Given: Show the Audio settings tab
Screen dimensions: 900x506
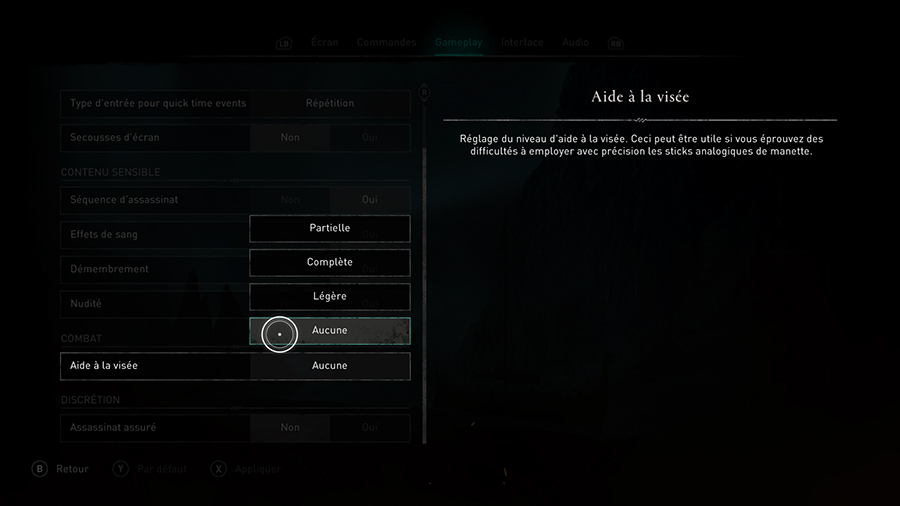Looking at the screenshot, I should pyautogui.click(x=575, y=43).
